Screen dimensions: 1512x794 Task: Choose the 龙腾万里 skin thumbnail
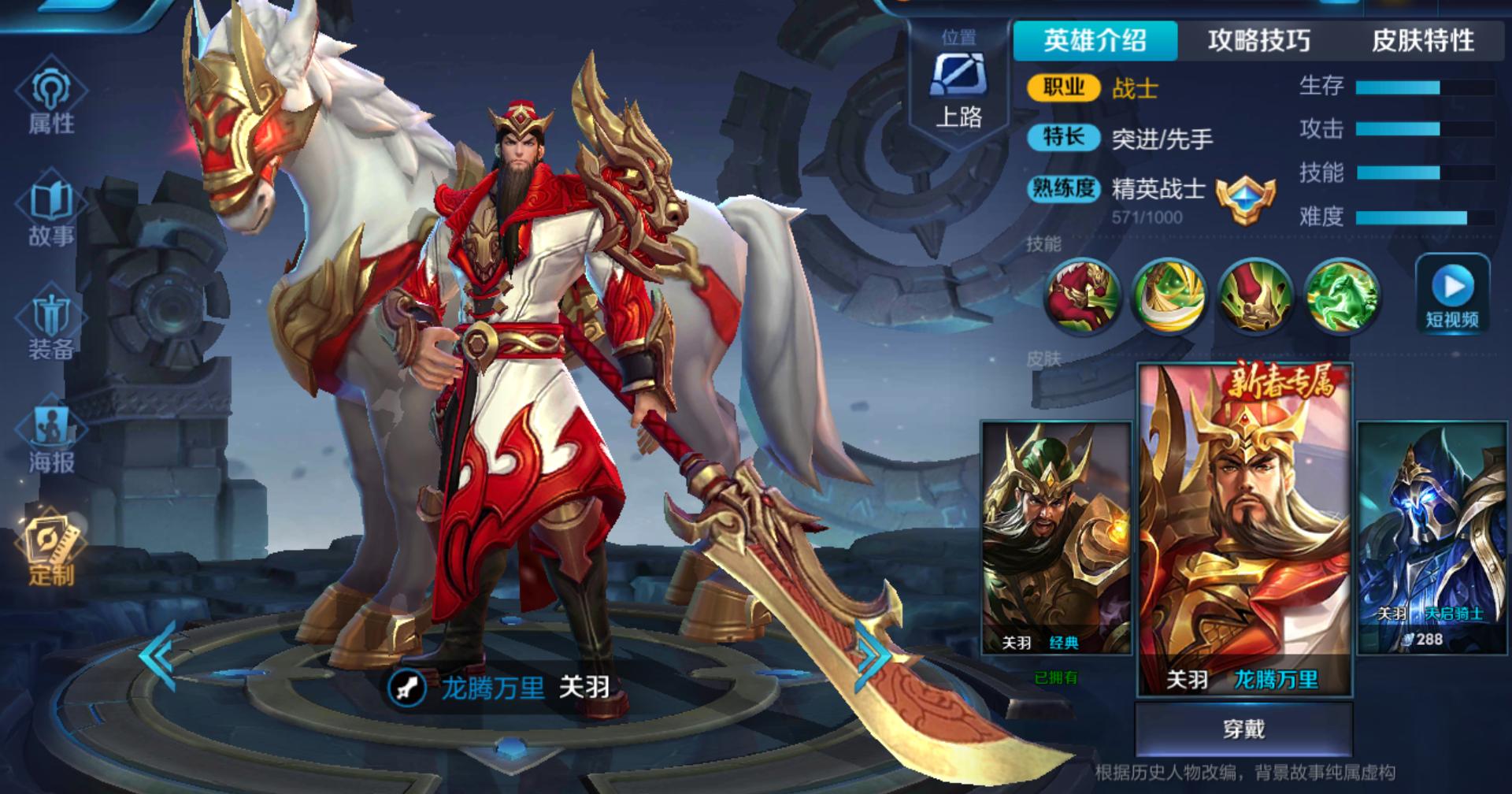1244,529
